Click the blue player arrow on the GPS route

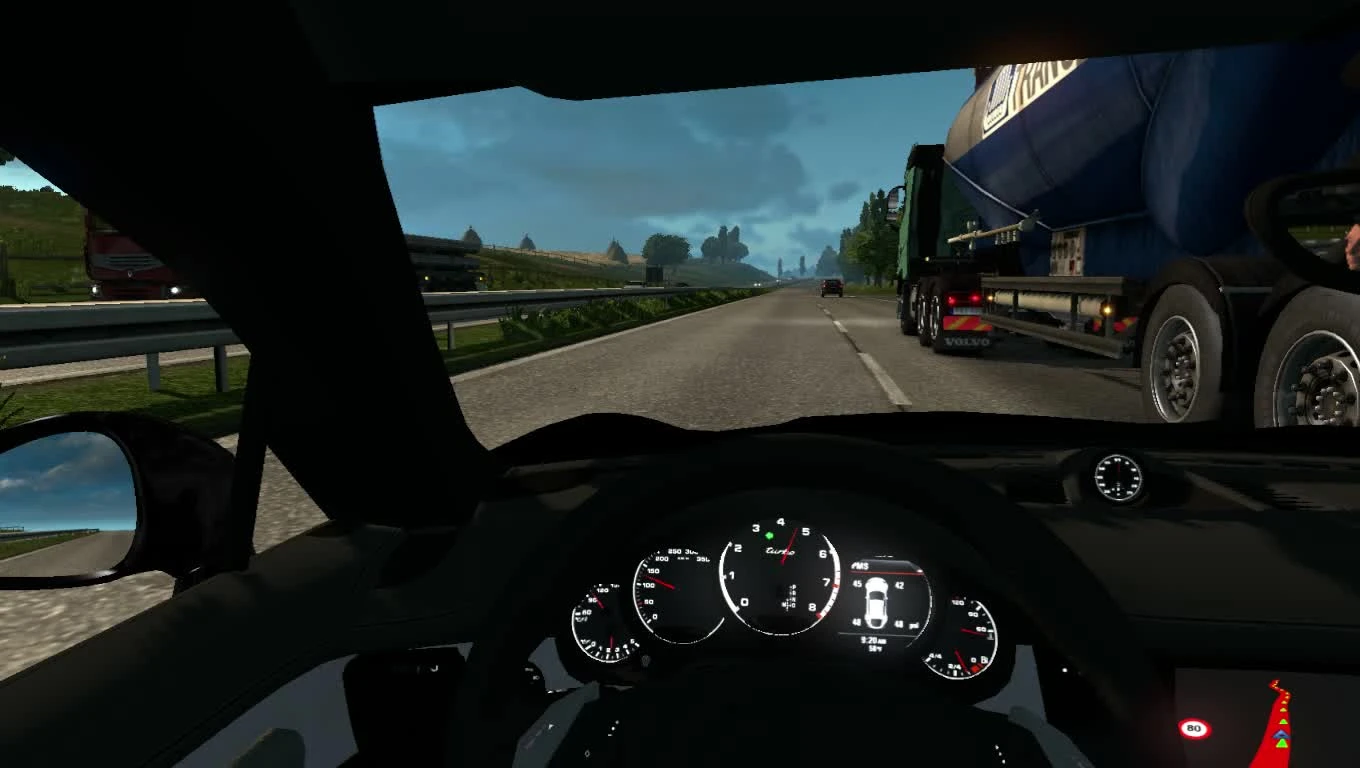pyautogui.click(x=1282, y=735)
